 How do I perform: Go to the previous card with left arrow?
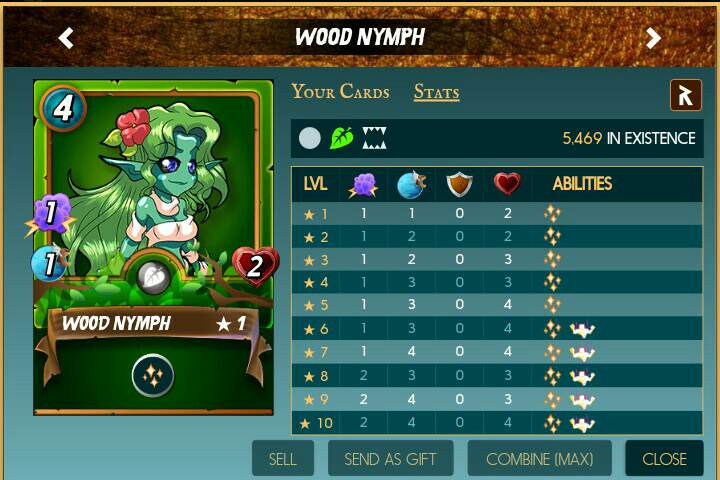tap(66, 38)
